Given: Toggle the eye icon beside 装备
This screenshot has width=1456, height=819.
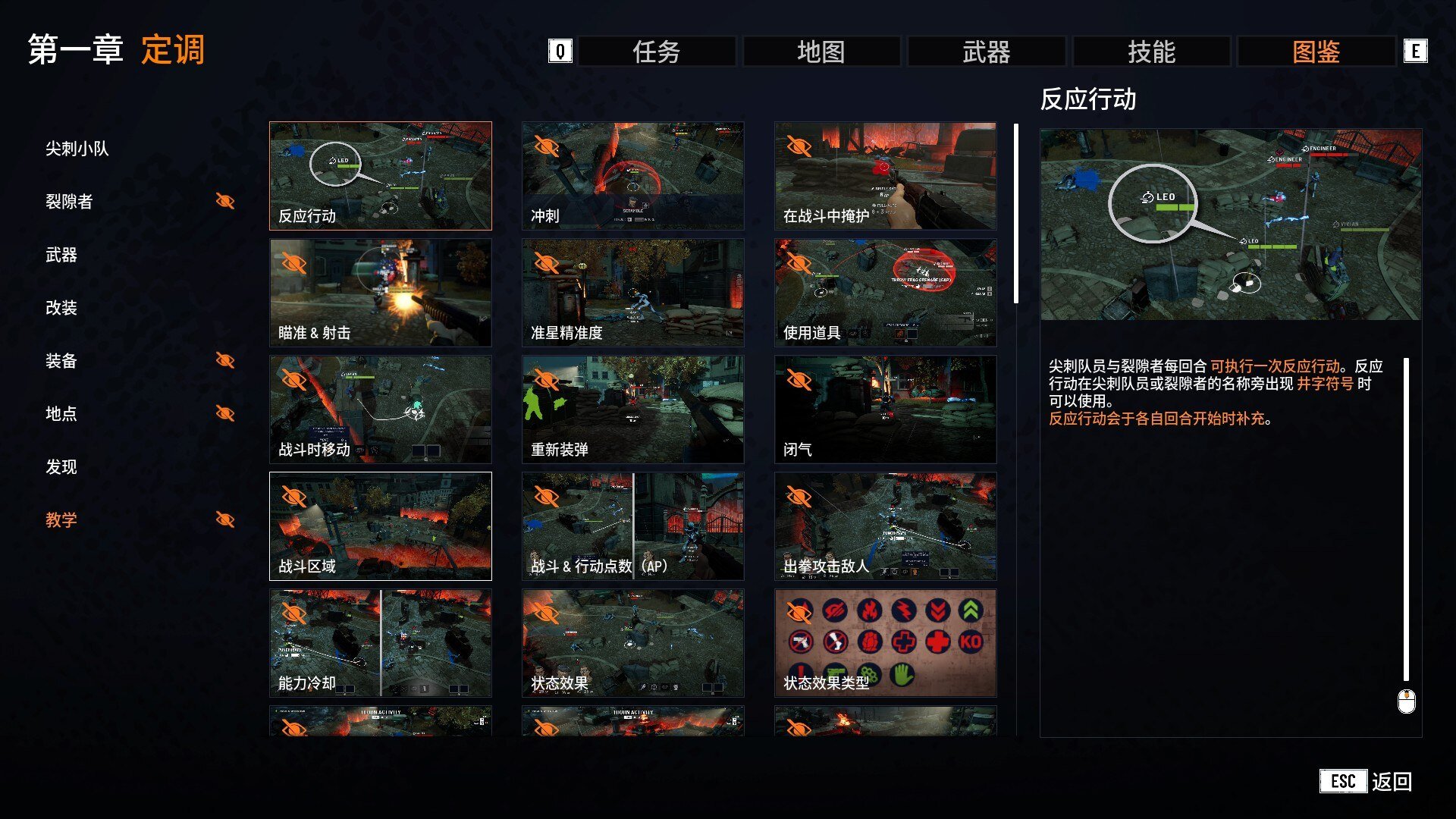Looking at the screenshot, I should (x=224, y=361).
